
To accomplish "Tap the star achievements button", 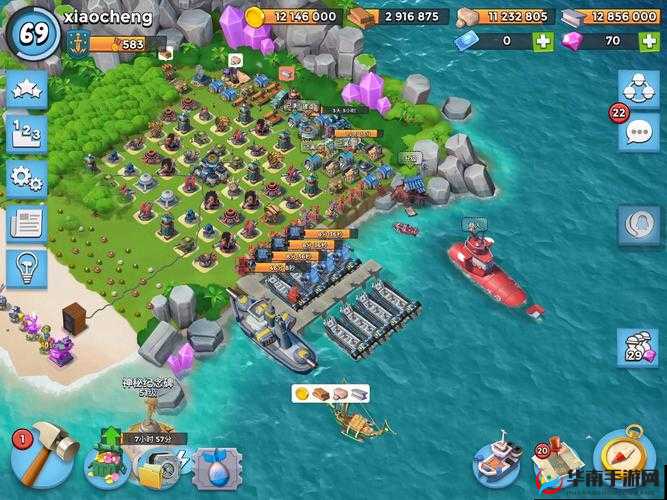I will coord(26,91).
